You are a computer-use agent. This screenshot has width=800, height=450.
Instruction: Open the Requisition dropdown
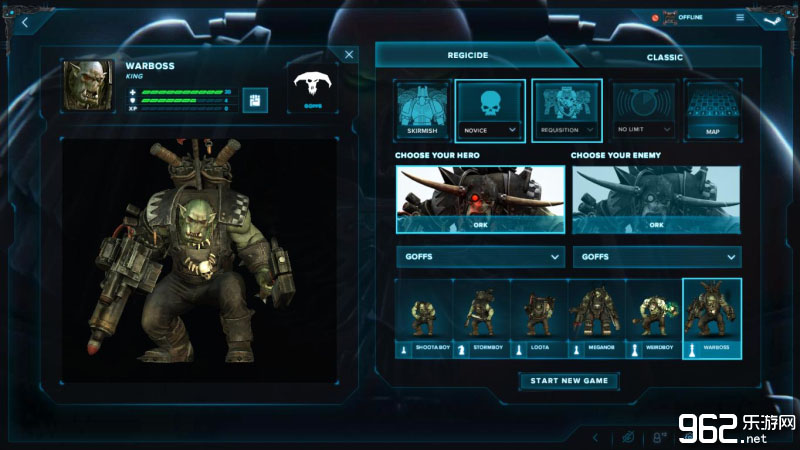566,129
